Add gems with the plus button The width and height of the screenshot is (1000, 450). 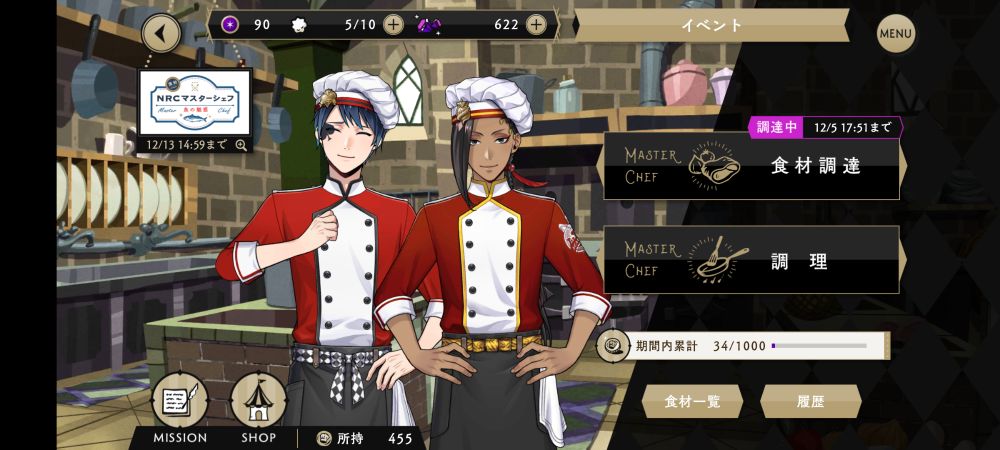(537, 25)
